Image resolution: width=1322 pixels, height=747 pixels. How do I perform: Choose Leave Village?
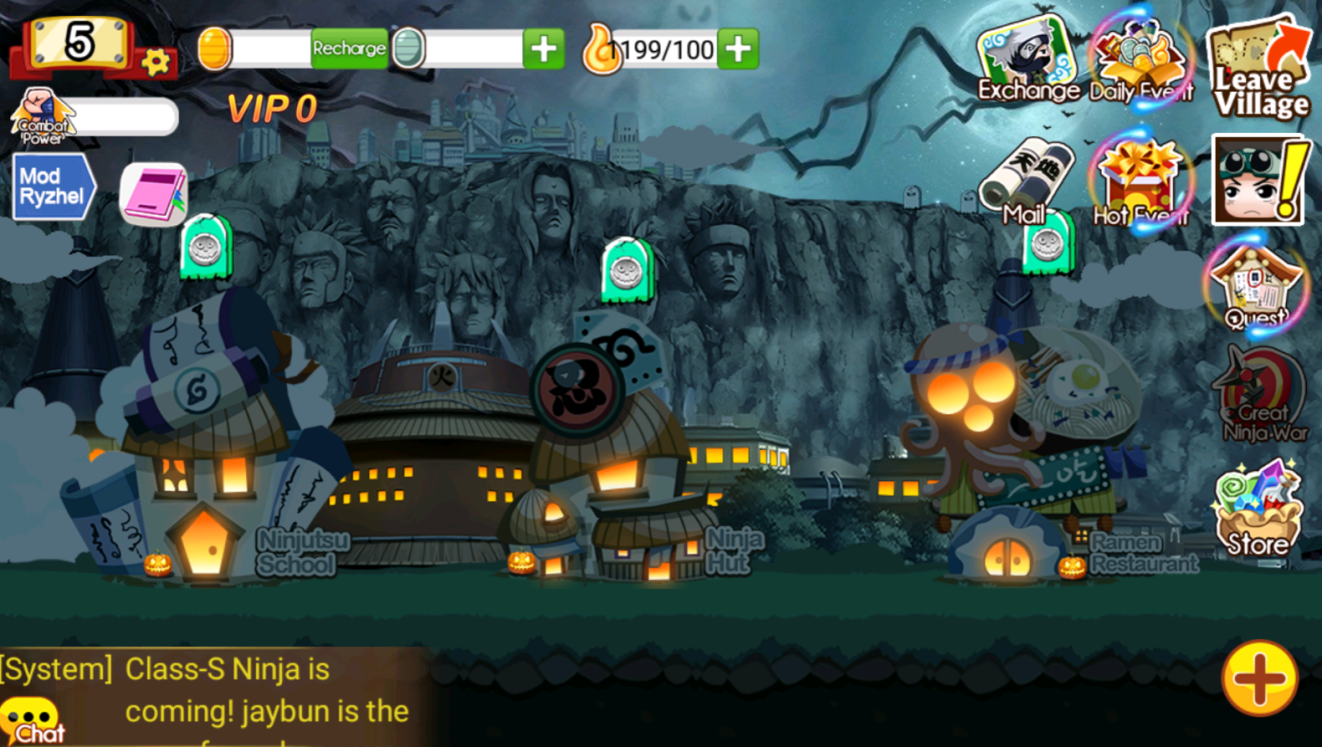pos(1260,68)
